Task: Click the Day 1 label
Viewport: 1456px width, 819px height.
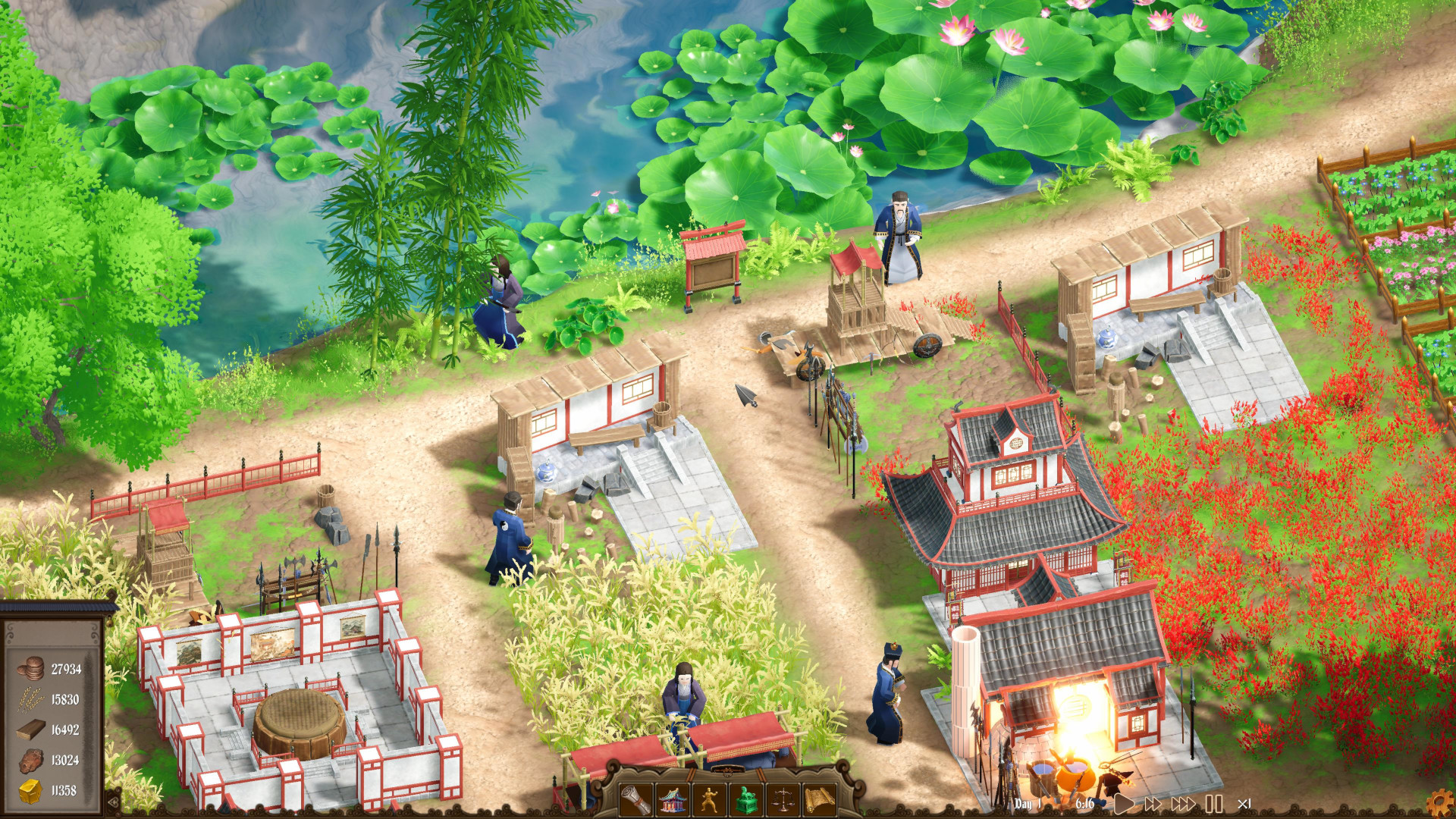Action: click(1028, 803)
